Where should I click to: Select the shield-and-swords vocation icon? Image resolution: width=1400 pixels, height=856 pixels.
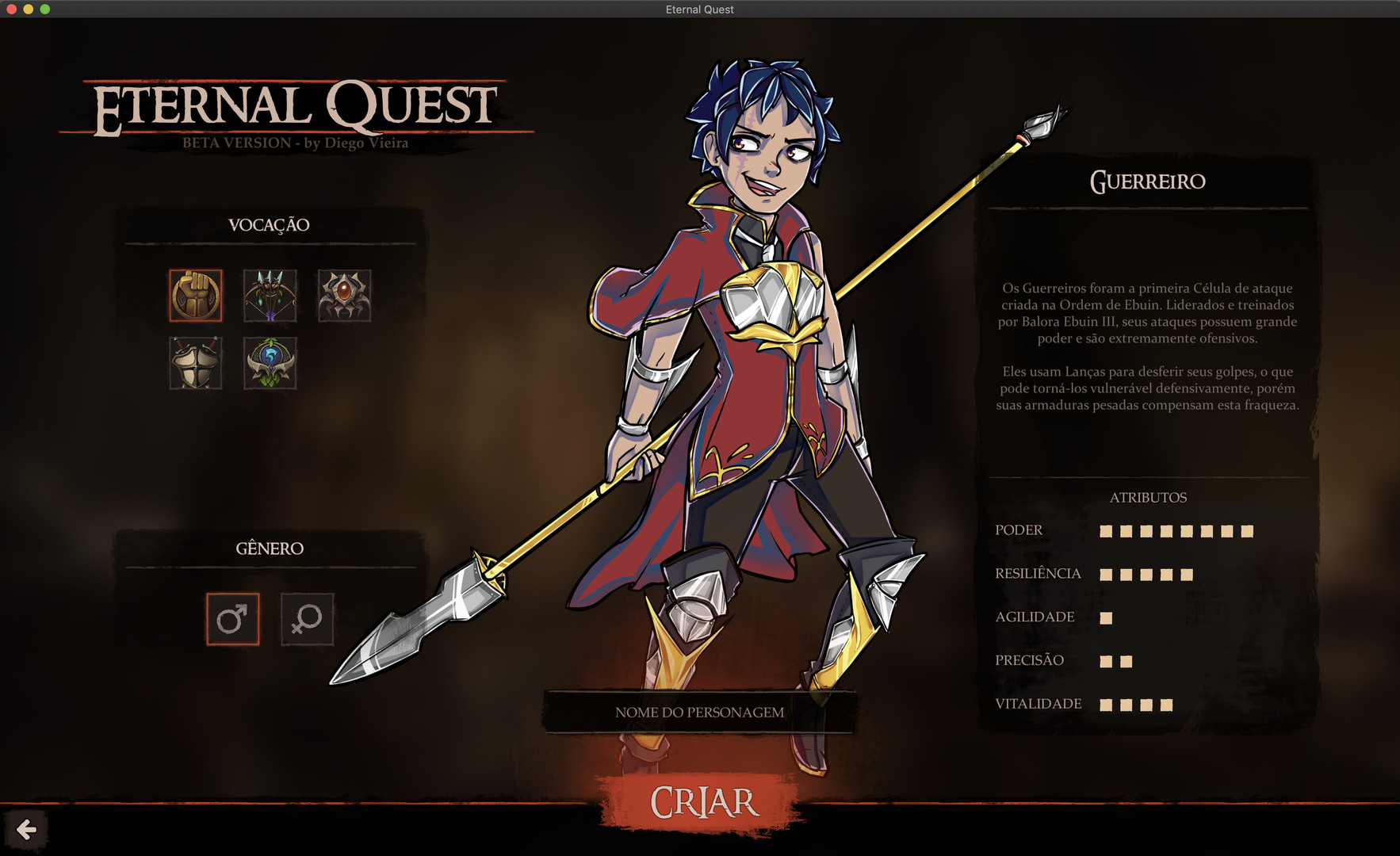tap(195, 365)
